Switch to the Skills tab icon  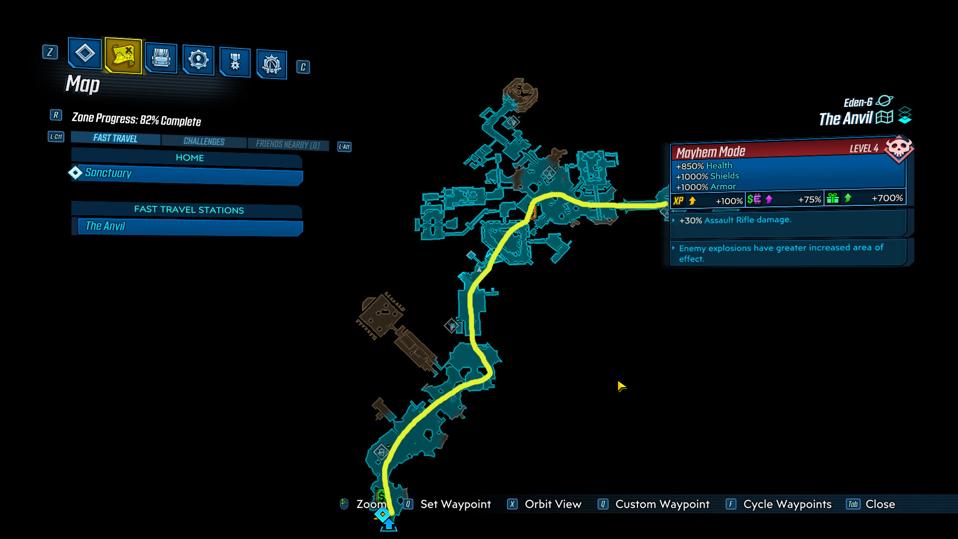[x=197, y=60]
